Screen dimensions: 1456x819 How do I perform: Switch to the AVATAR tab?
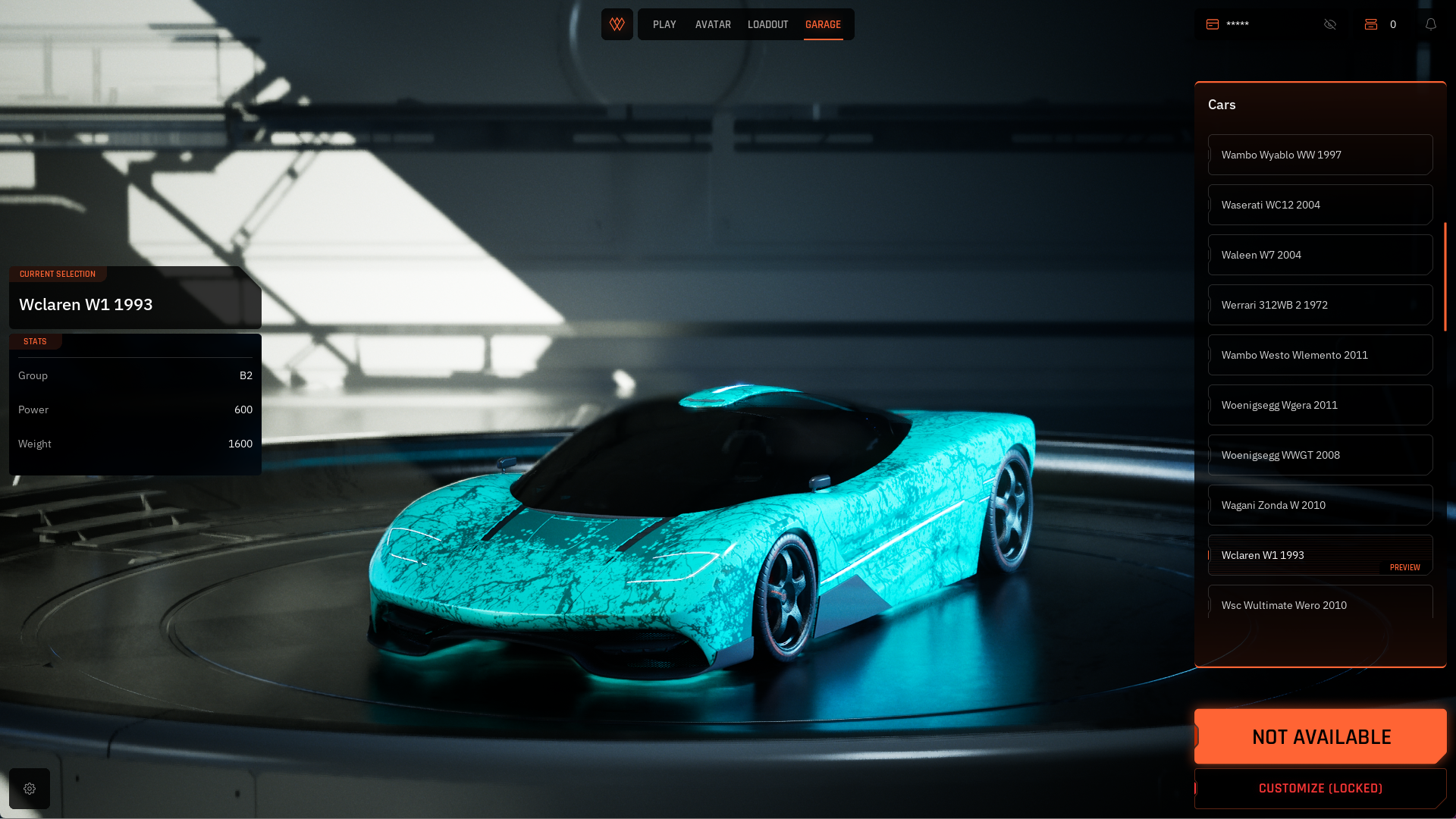pos(713,25)
